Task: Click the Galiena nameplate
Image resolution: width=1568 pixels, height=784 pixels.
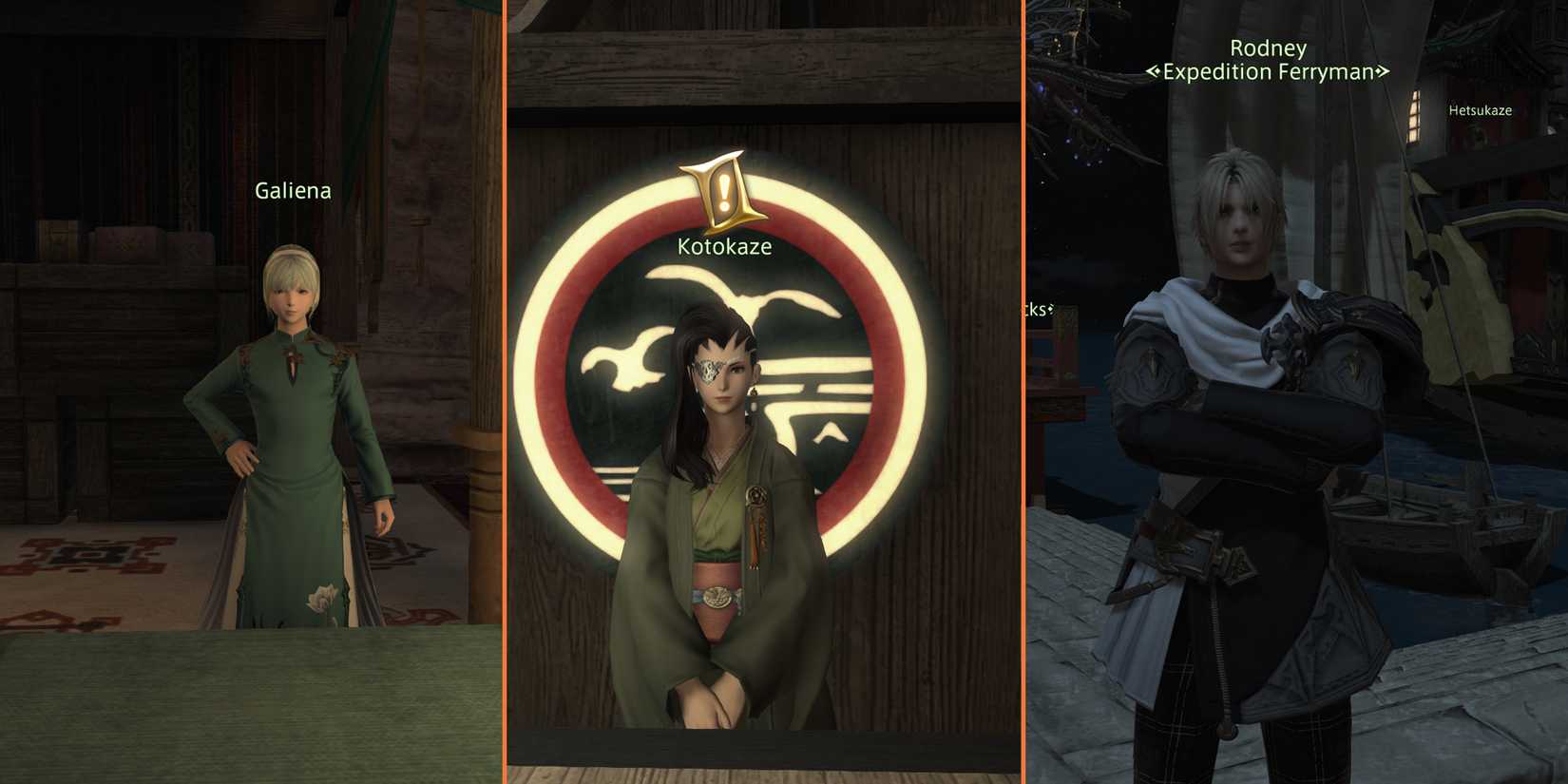Action: [x=292, y=191]
